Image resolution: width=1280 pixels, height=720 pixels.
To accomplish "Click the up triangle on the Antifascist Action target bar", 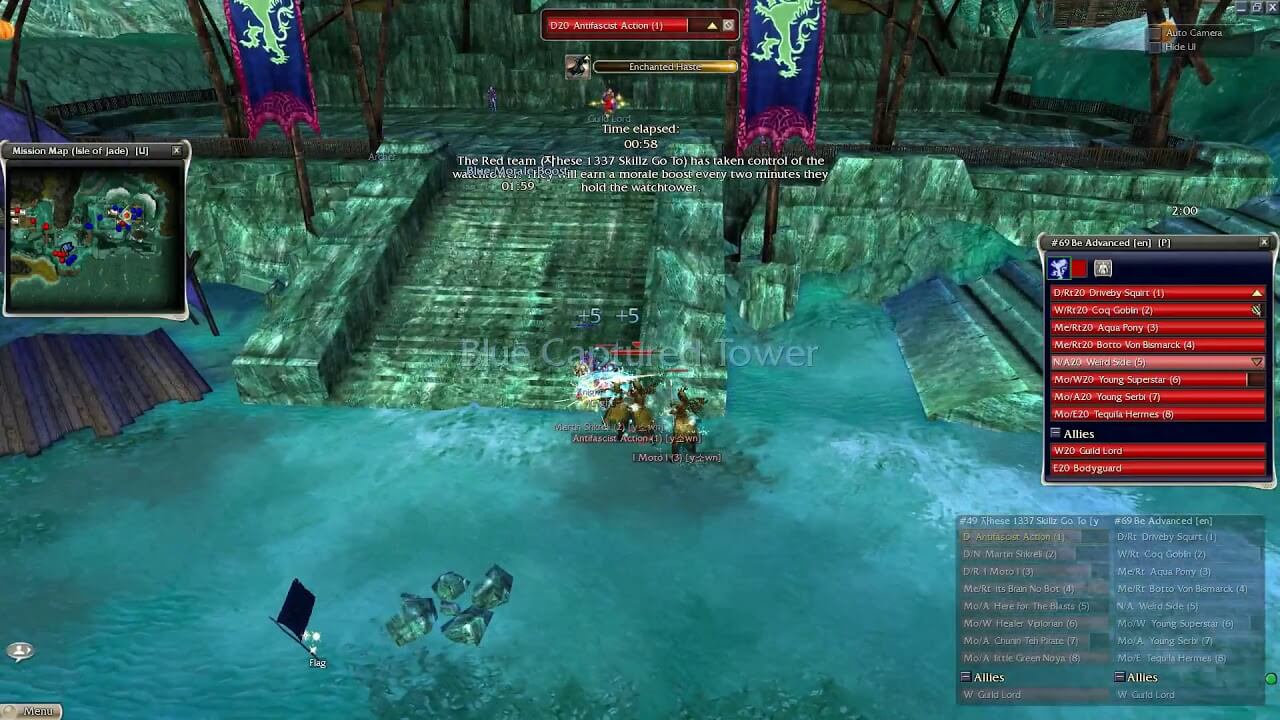I will [711, 26].
